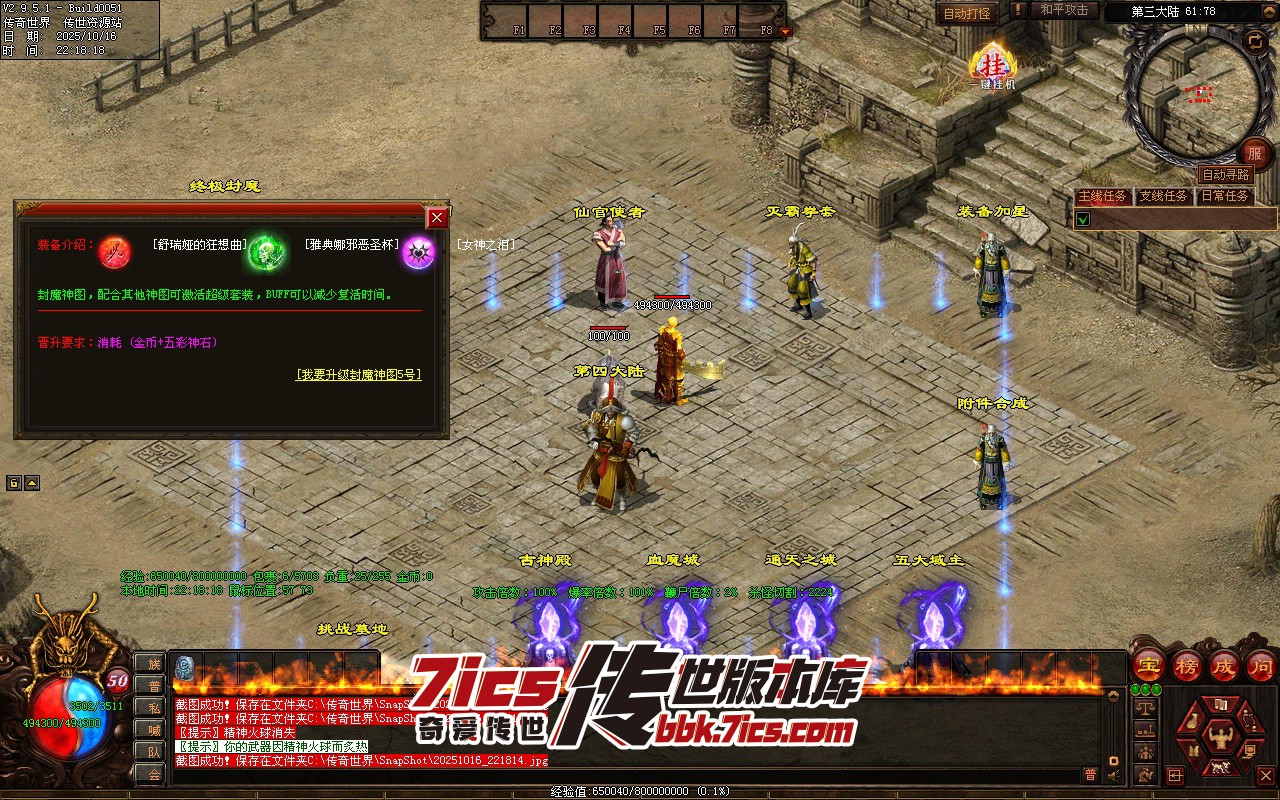Select the 私 private chat channel button
Viewport: 1280px width, 800px height.
(x=151, y=708)
